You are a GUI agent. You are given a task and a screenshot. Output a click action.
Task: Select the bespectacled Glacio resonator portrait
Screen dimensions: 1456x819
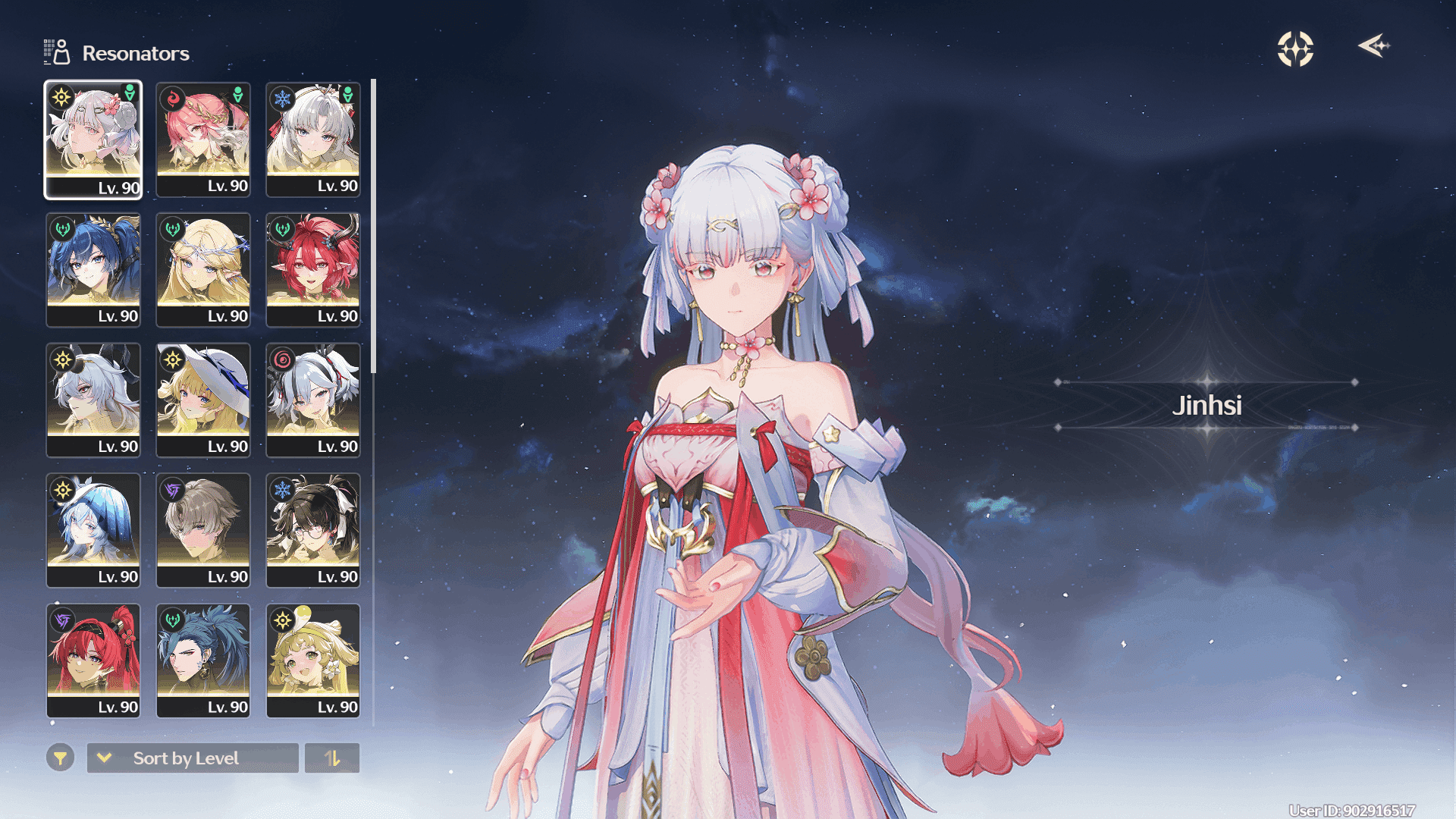(313, 530)
